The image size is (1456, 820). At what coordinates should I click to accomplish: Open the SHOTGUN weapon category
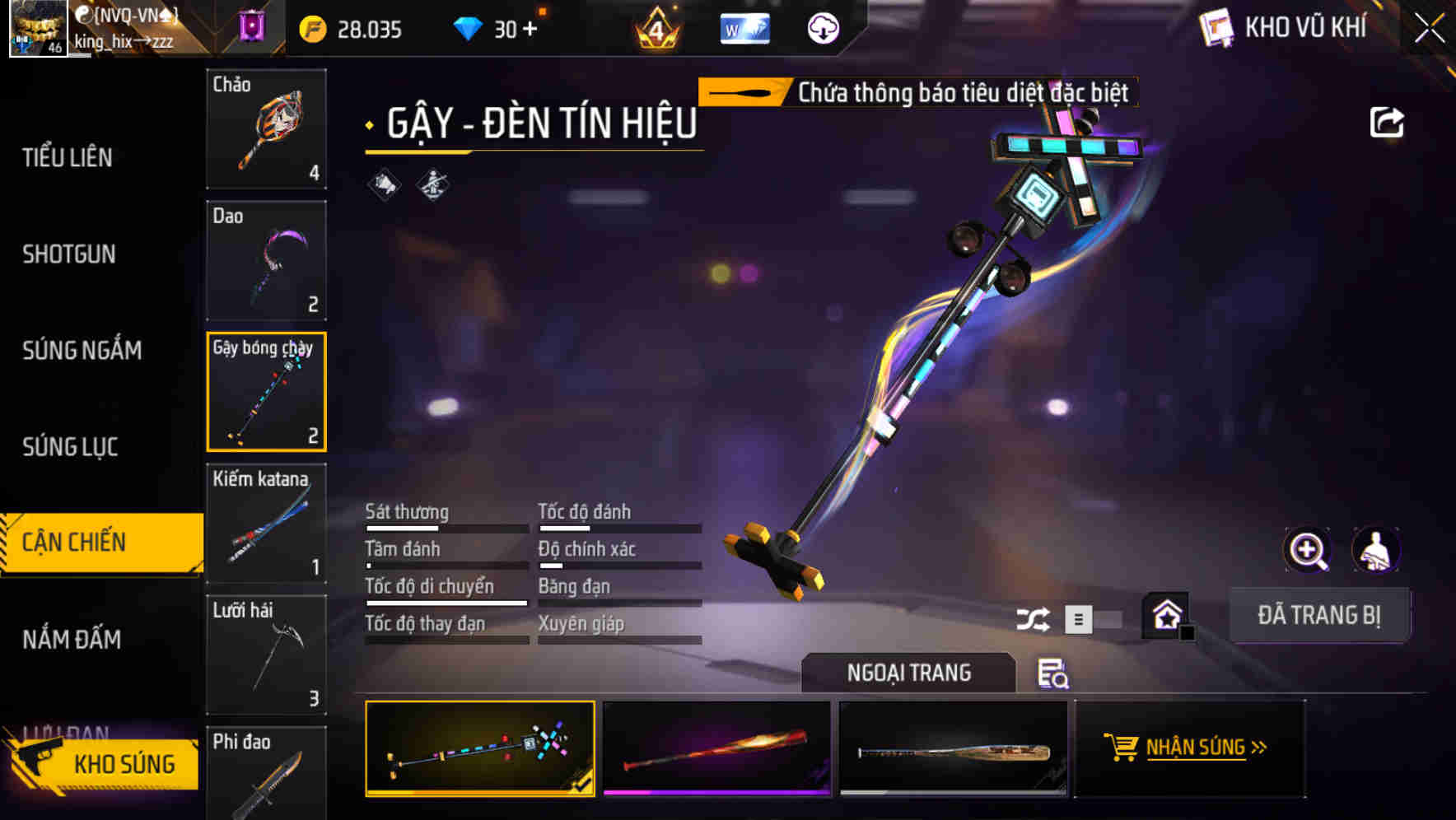coord(69,254)
